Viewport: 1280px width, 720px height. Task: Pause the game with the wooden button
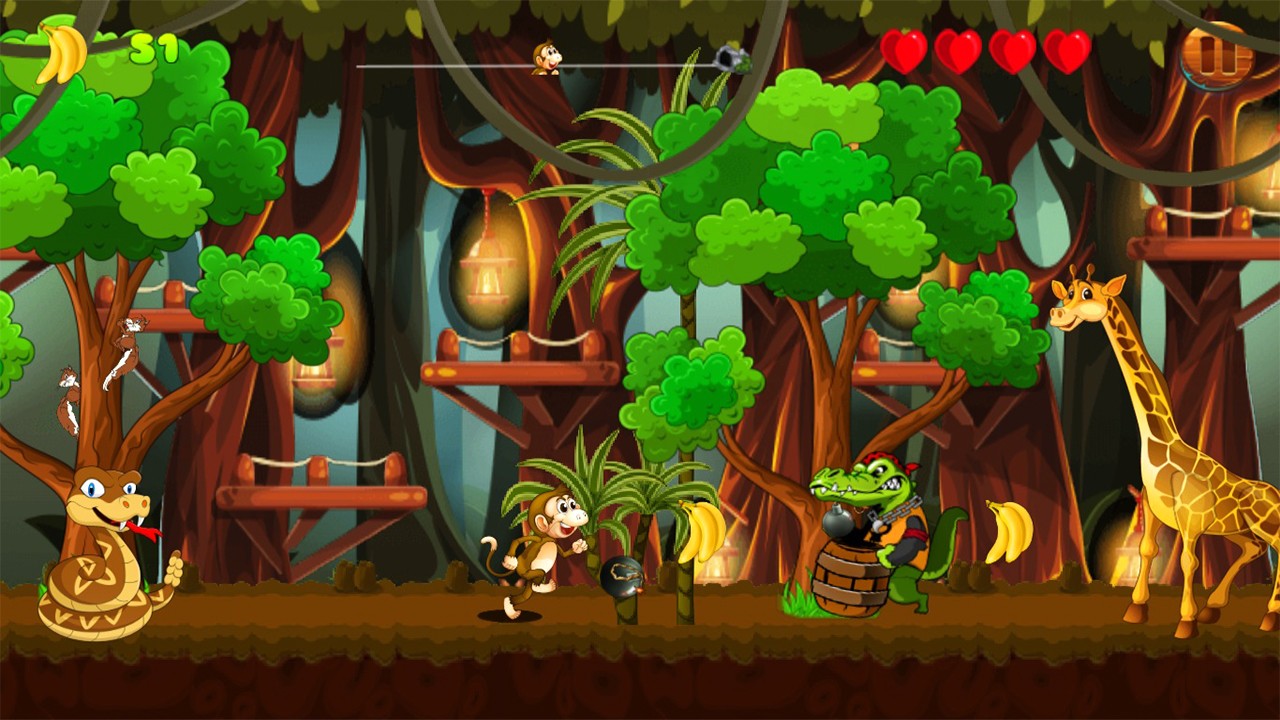(x=1216, y=56)
